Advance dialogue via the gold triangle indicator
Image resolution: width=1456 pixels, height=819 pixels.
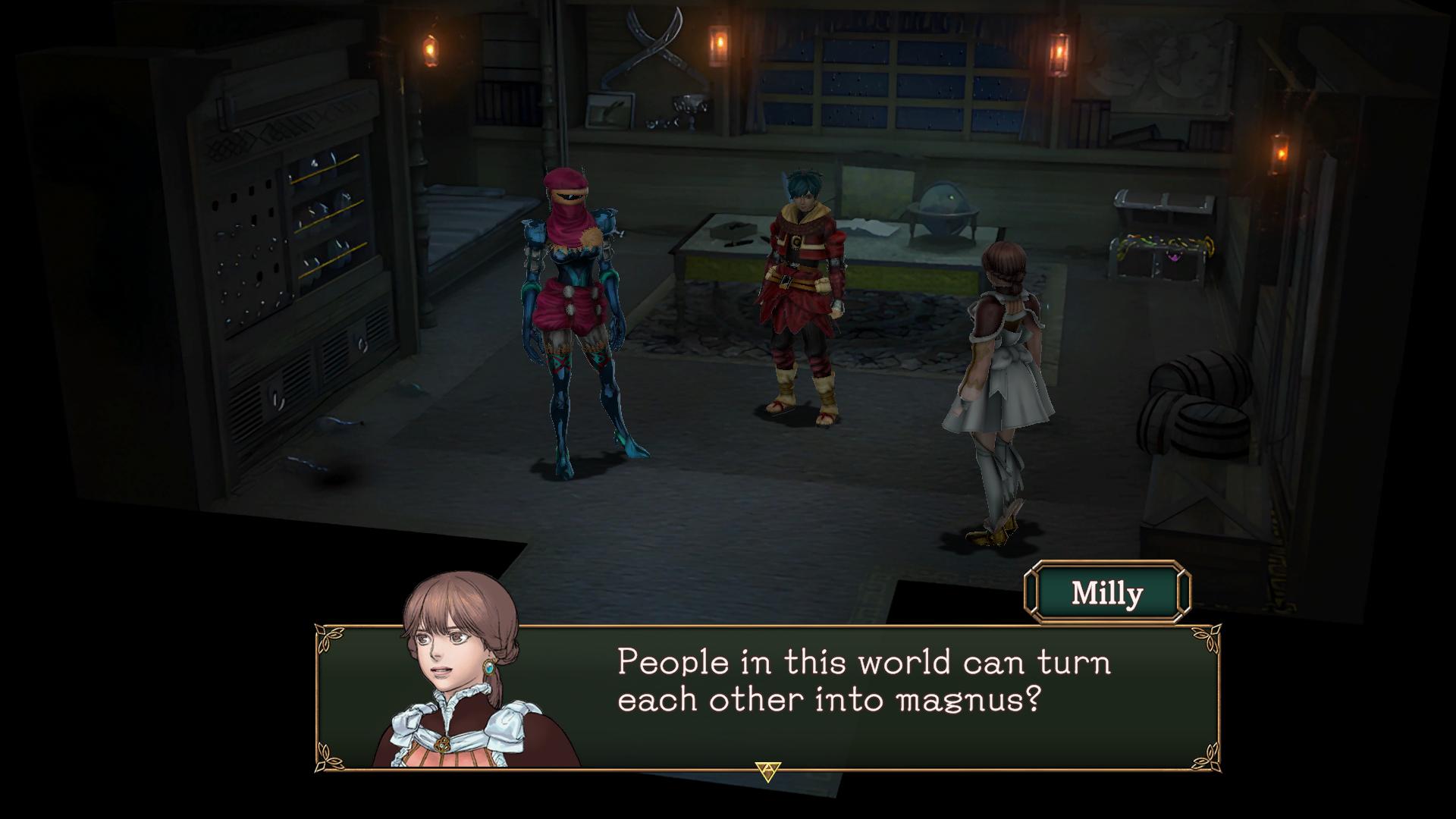coord(768,770)
